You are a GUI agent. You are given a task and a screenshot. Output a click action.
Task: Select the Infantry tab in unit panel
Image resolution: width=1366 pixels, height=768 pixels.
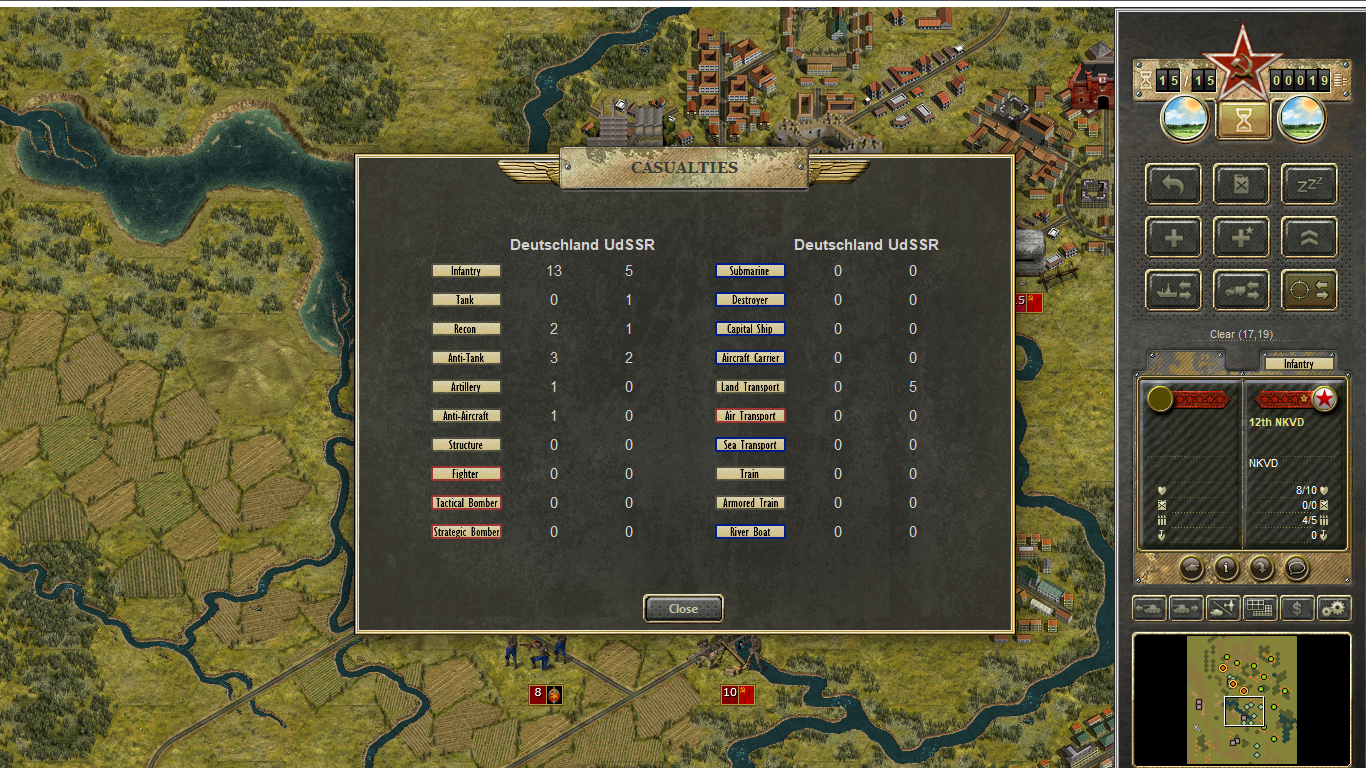(1298, 364)
